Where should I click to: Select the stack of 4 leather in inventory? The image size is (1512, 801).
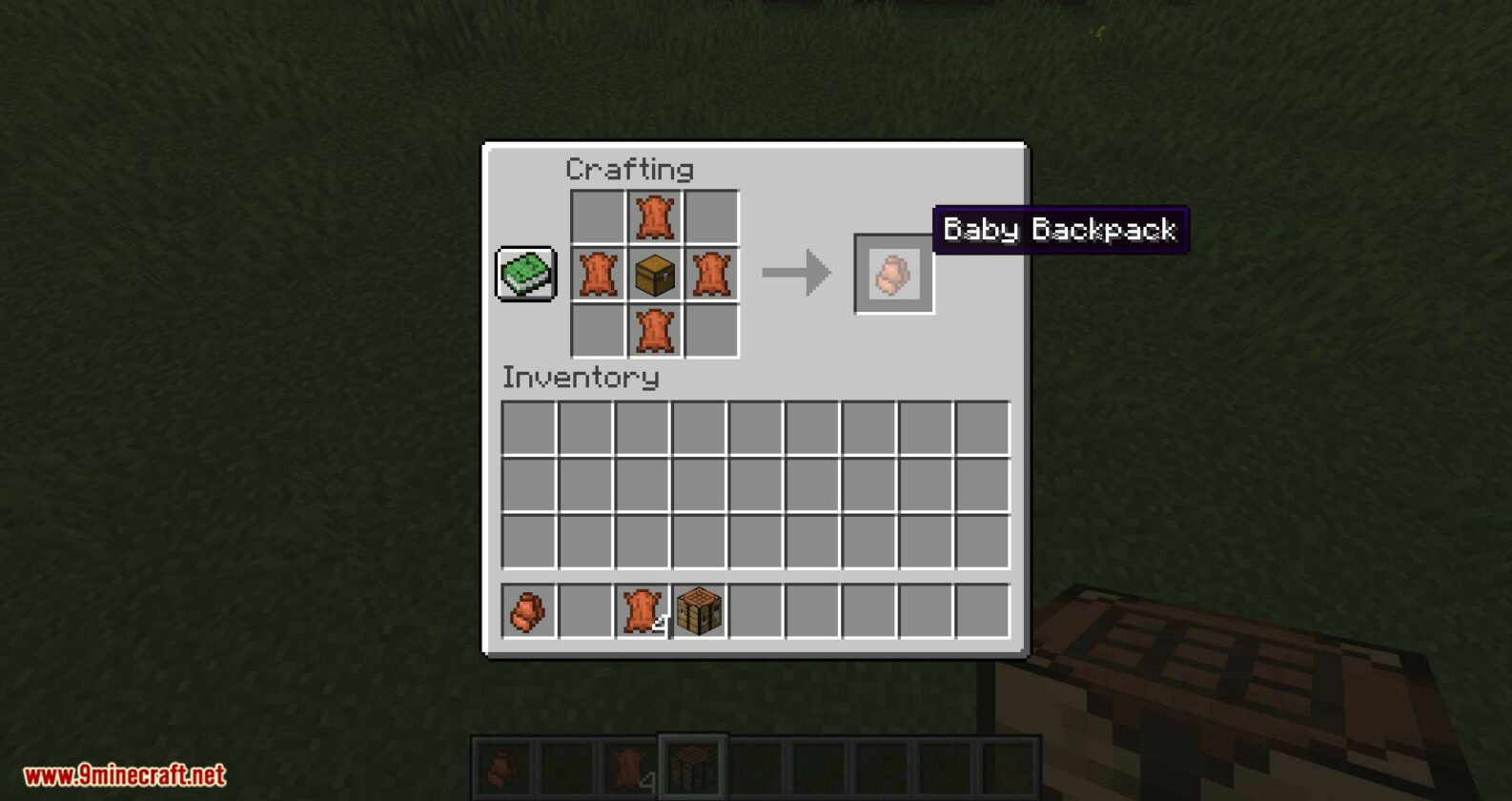pyautogui.click(x=640, y=611)
